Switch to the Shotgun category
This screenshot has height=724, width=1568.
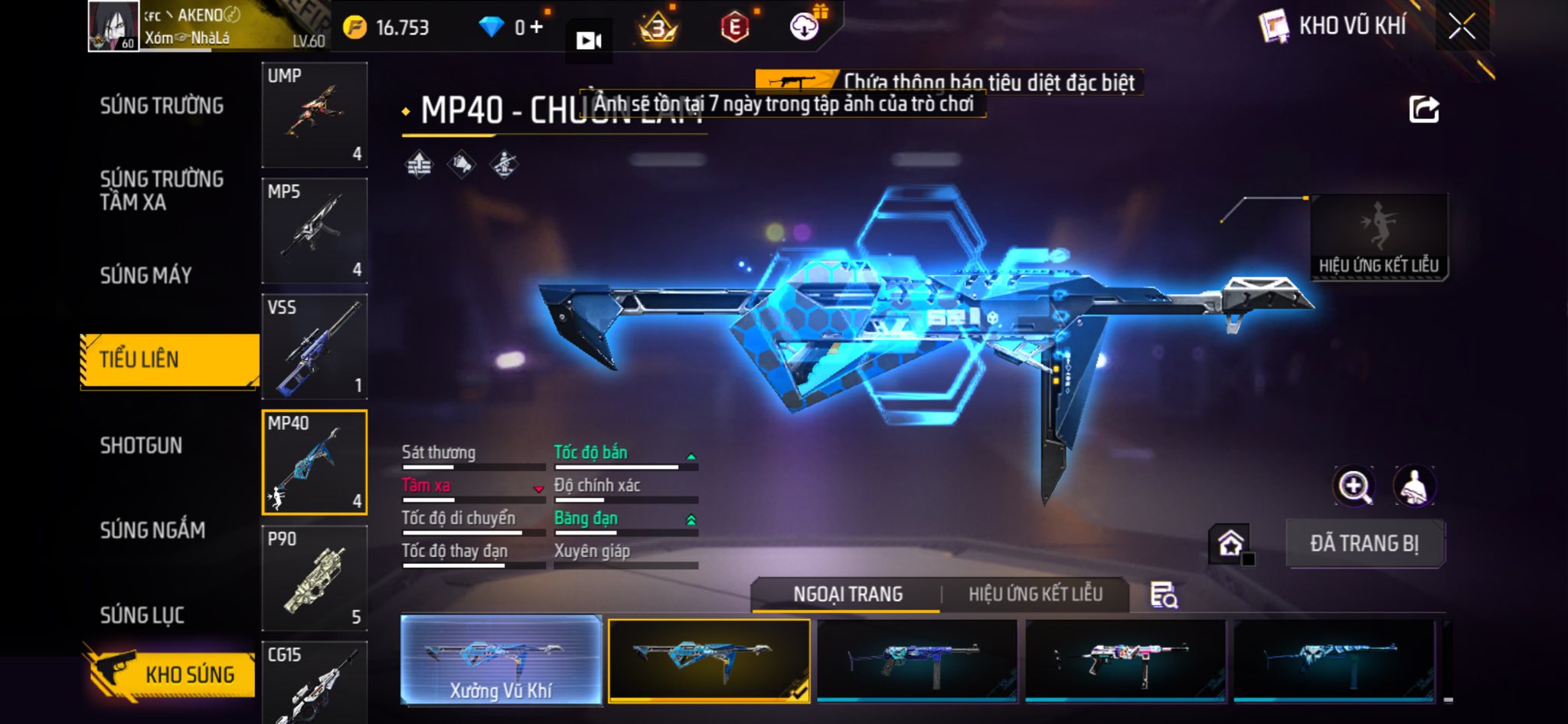tap(141, 445)
